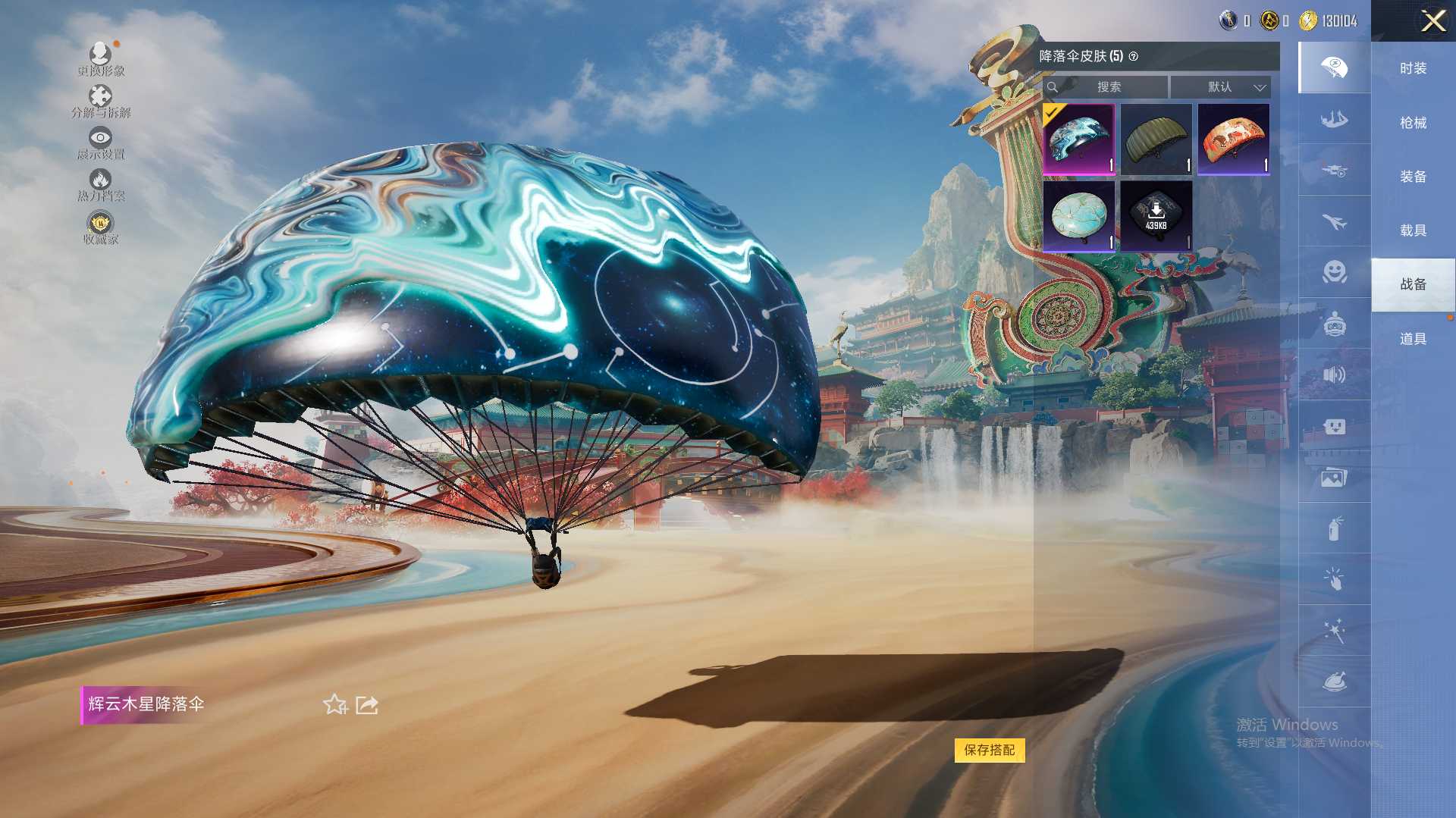The height and width of the screenshot is (818, 1456).
Task: Click the 搜索 search field
Action: coord(1108,87)
